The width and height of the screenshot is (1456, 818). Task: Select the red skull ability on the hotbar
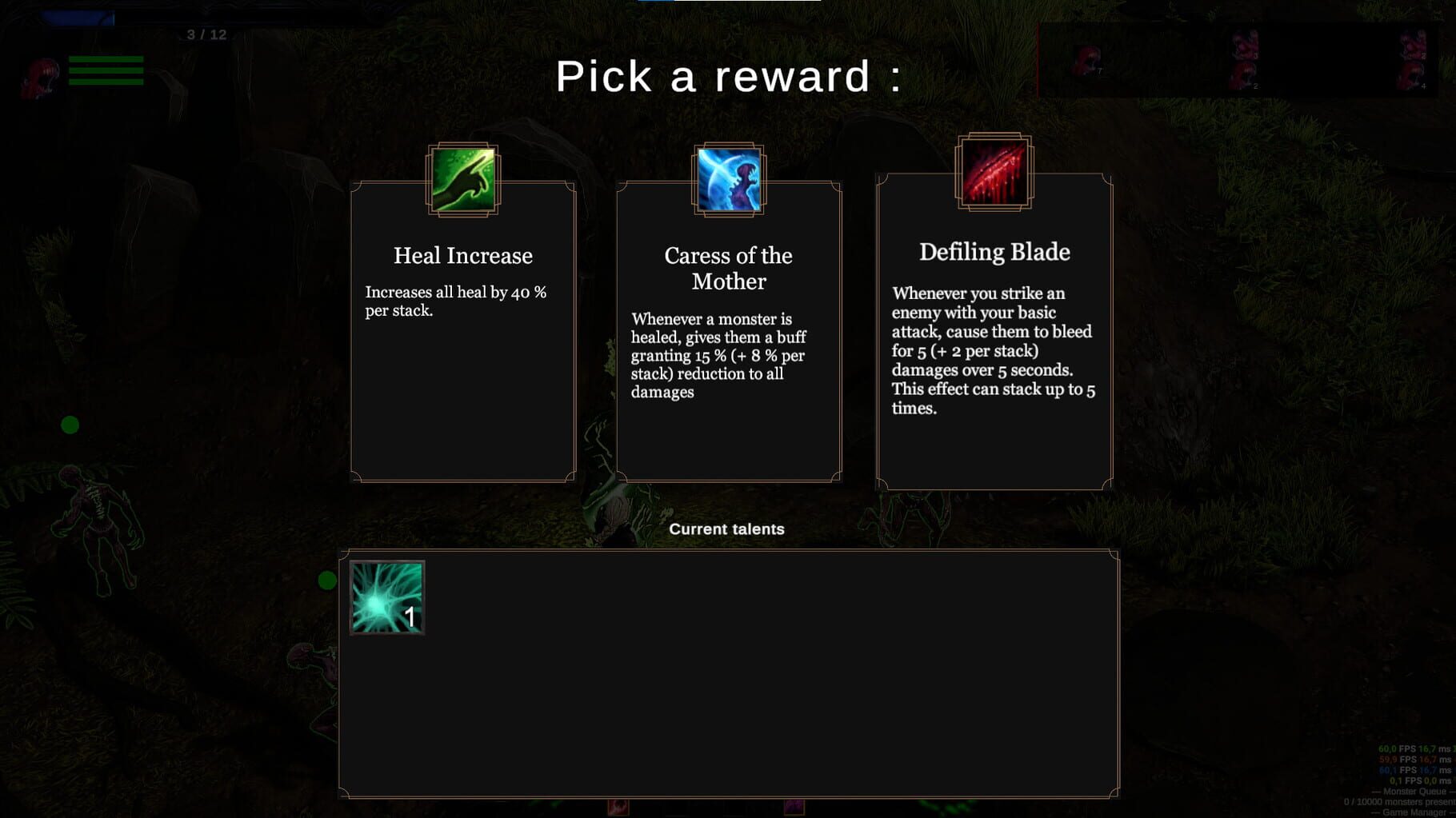[618, 809]
